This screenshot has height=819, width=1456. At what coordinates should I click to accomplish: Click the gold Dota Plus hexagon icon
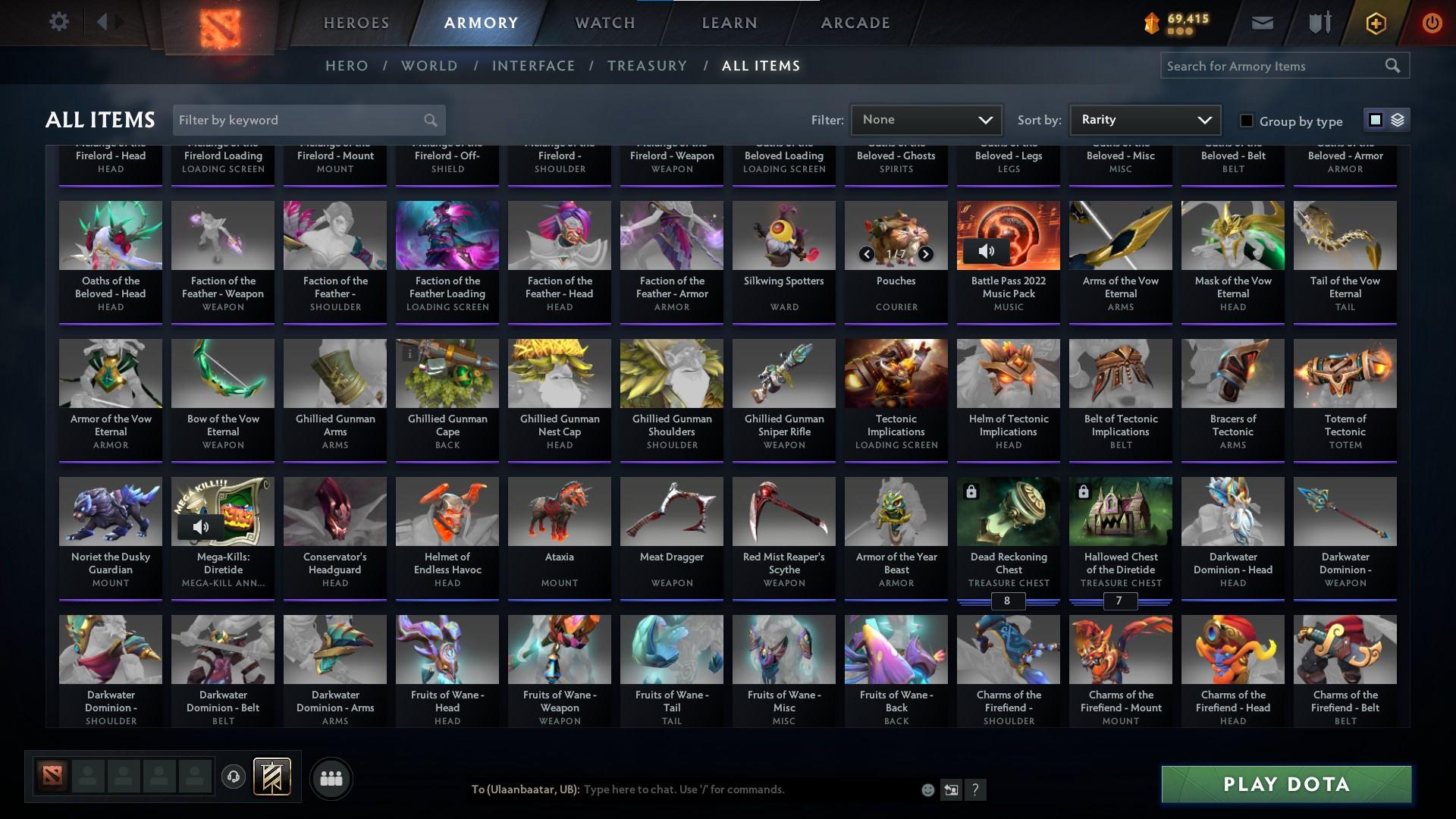click(1375, 22)
